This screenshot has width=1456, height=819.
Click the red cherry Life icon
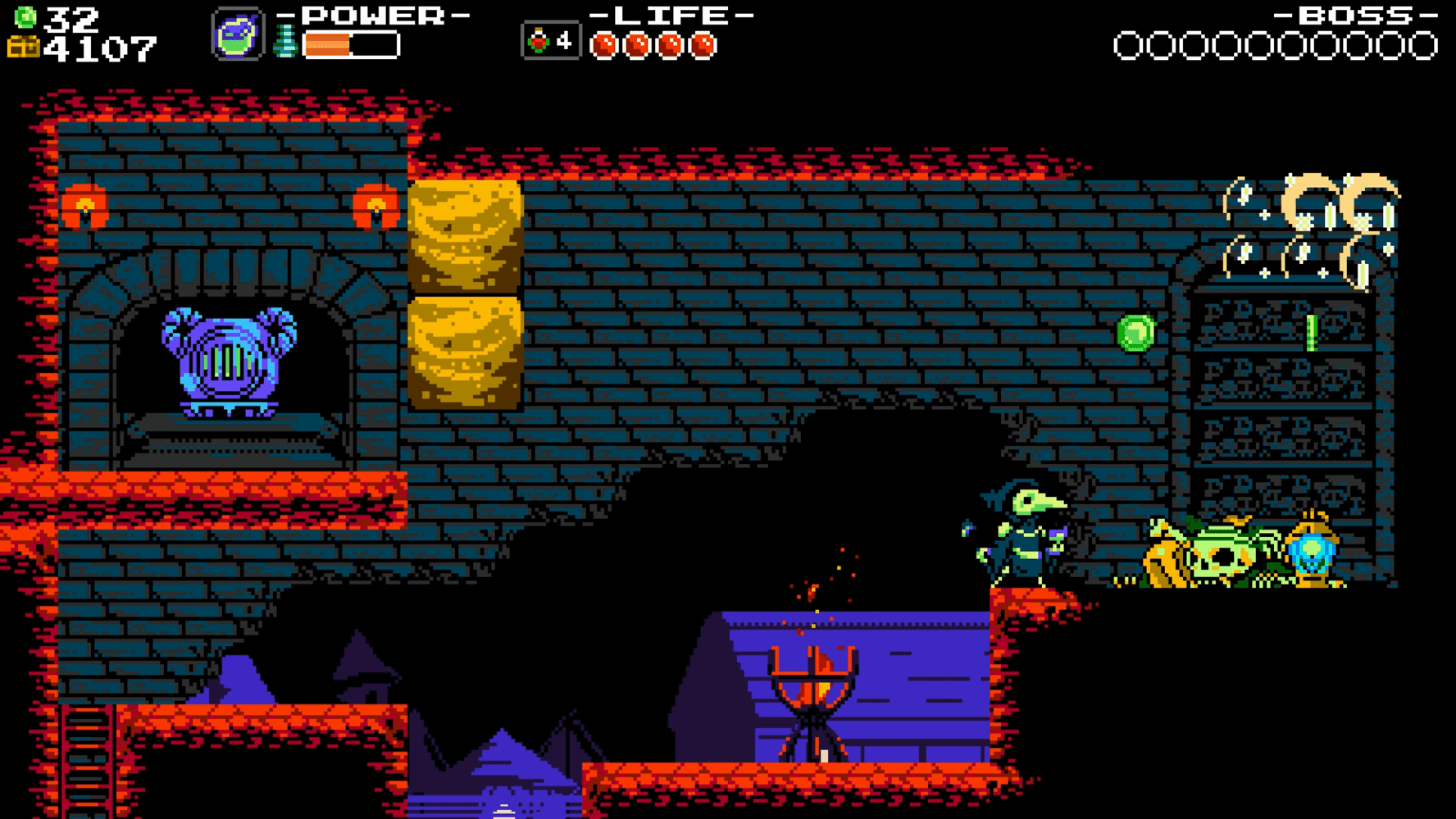(x=540, y=40)
